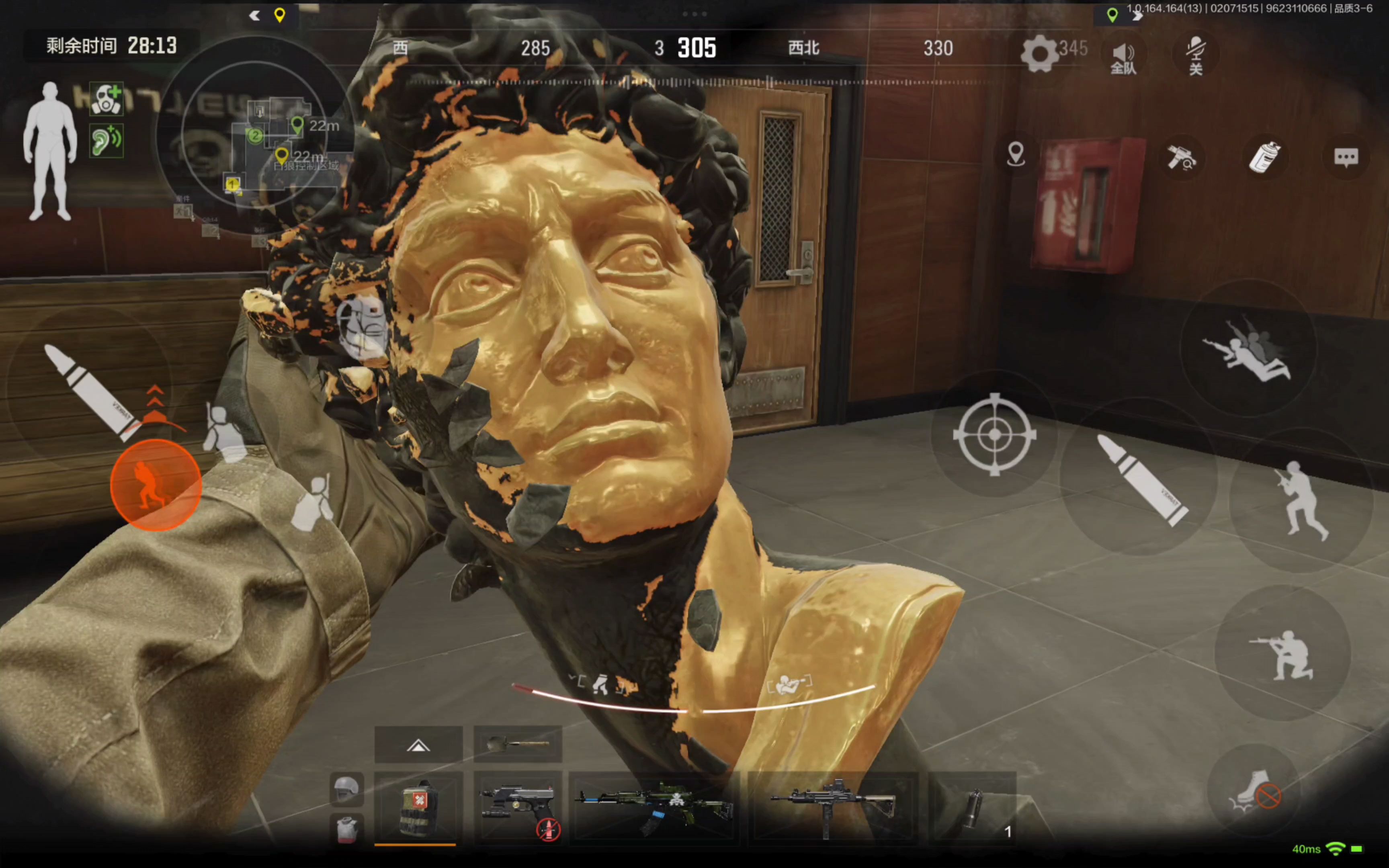Expand the hotbar with the up arrow
This screenshot has width=1389, height=868.
coord(418,745)
